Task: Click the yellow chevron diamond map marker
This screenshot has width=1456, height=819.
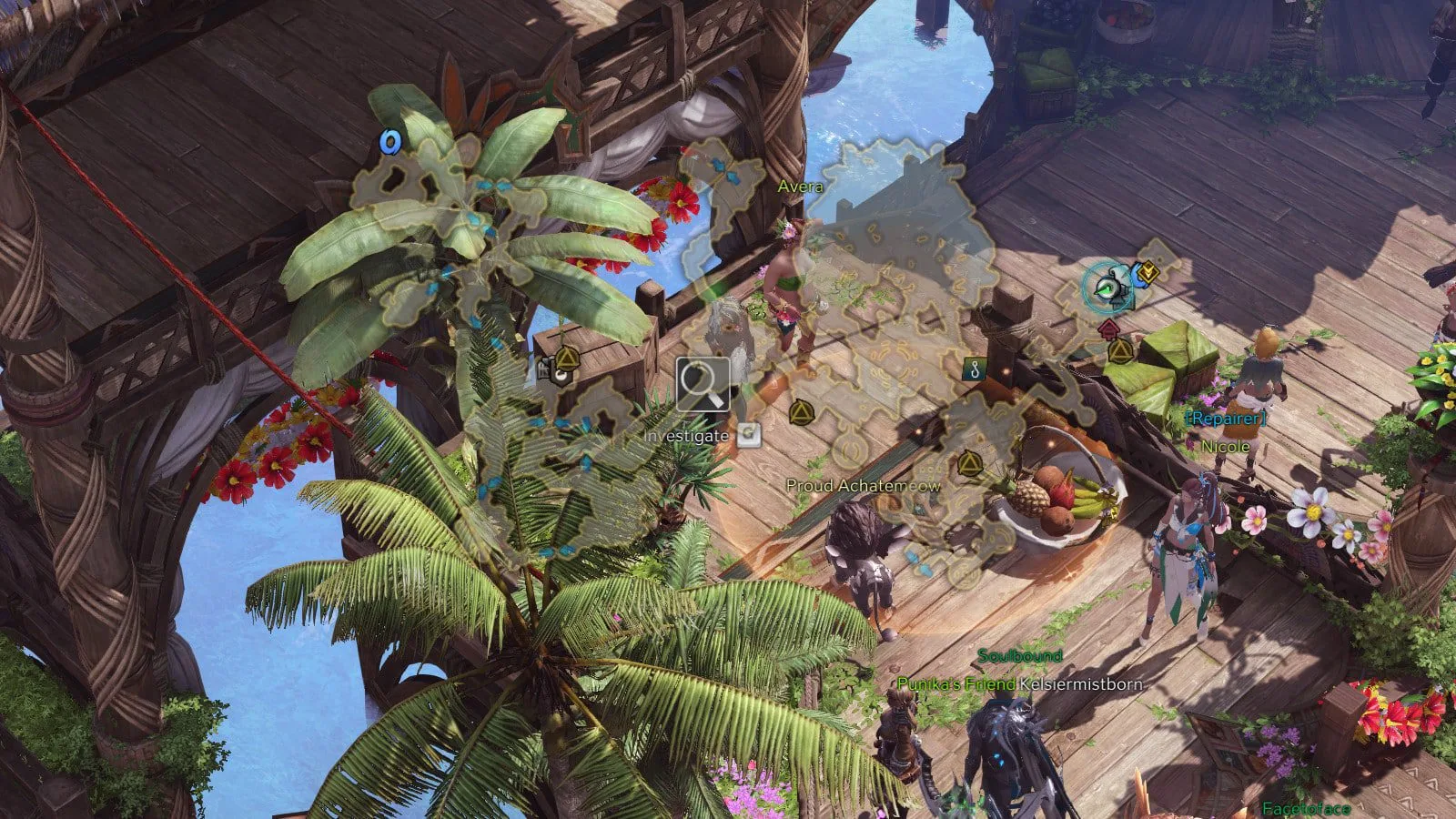Action: click(x=1148, y=270)
